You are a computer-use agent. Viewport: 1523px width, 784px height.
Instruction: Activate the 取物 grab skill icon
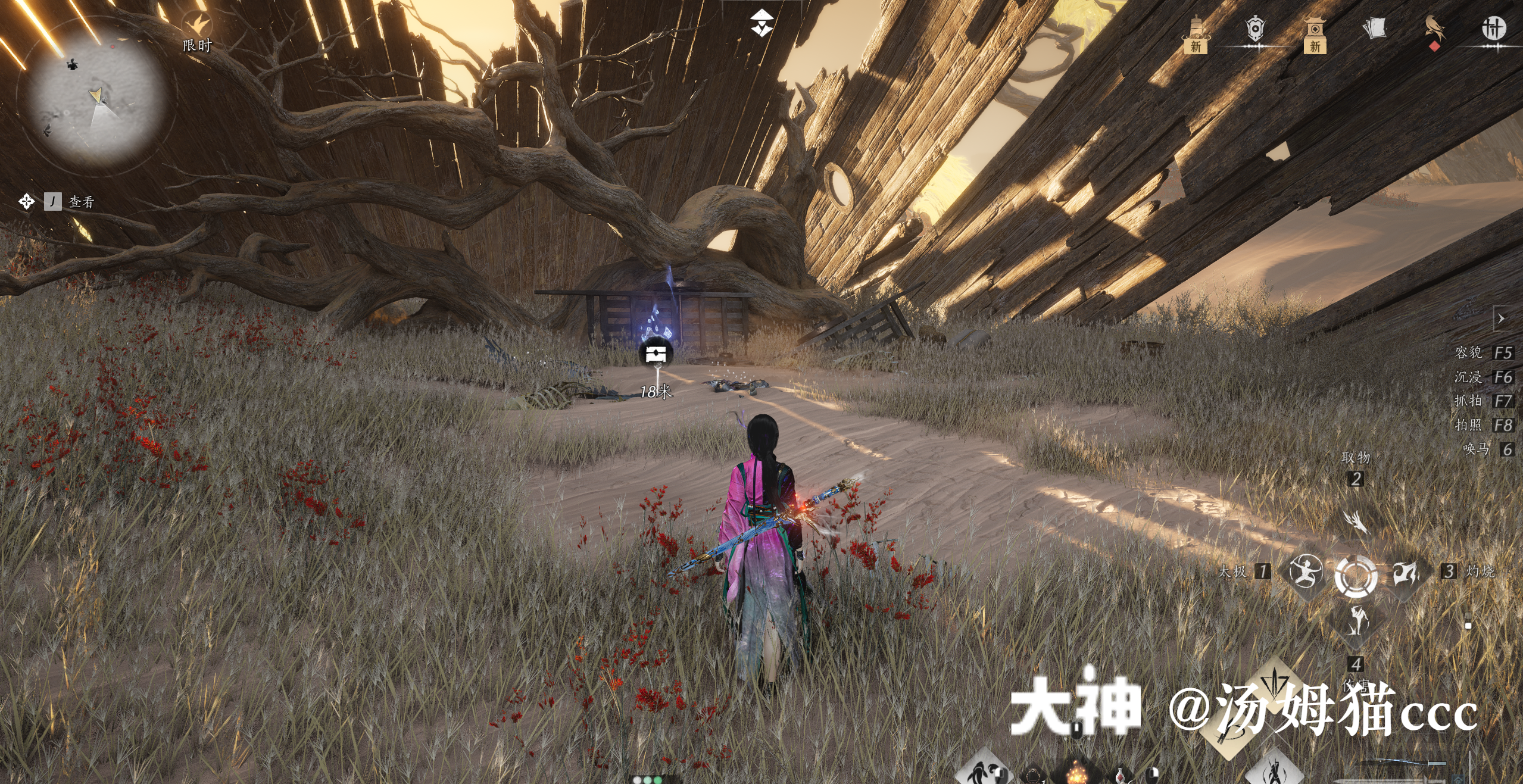click(x=1356, y=522)
